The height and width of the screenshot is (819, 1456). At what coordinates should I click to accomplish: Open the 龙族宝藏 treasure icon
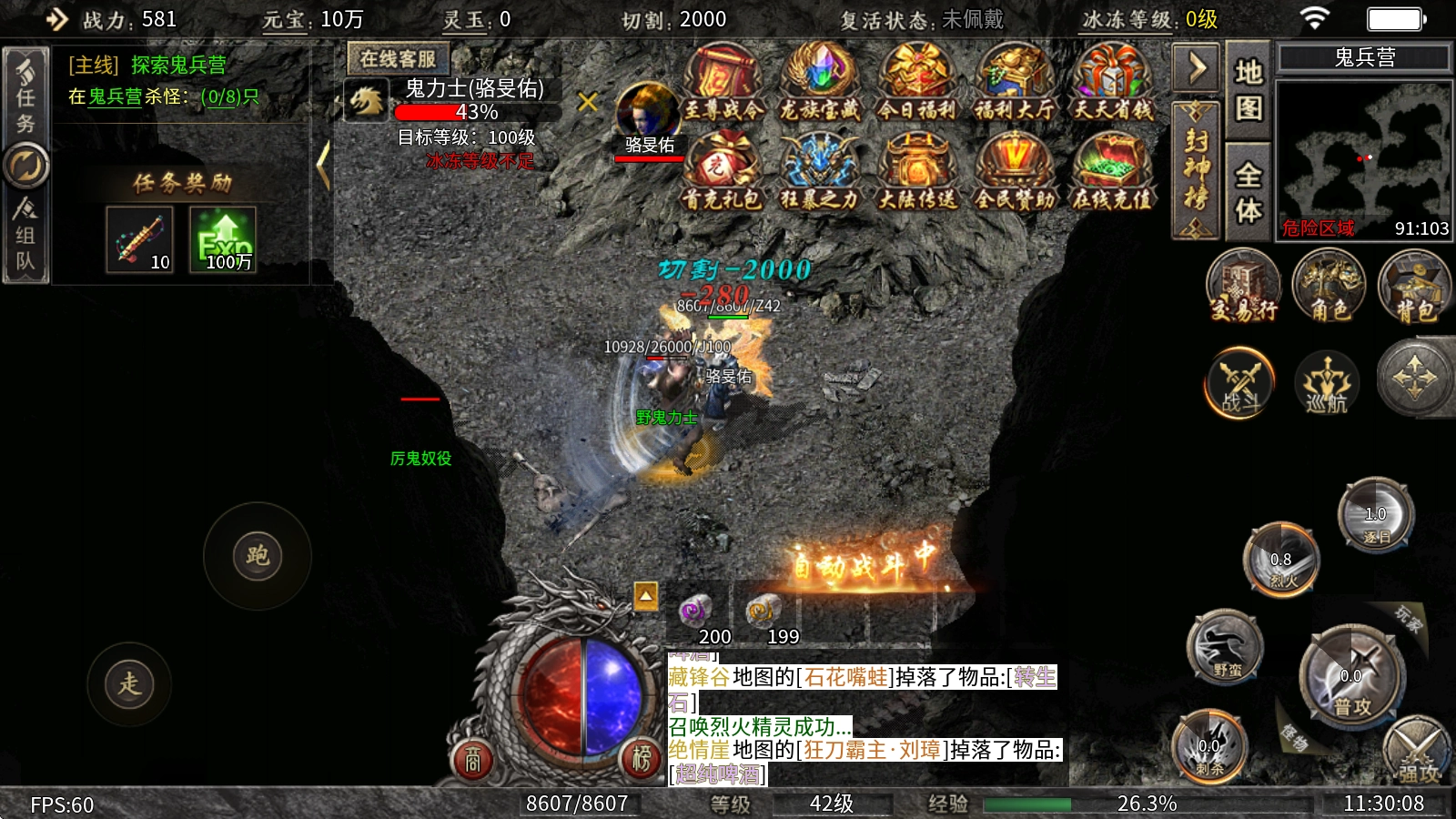pos(819,82)
